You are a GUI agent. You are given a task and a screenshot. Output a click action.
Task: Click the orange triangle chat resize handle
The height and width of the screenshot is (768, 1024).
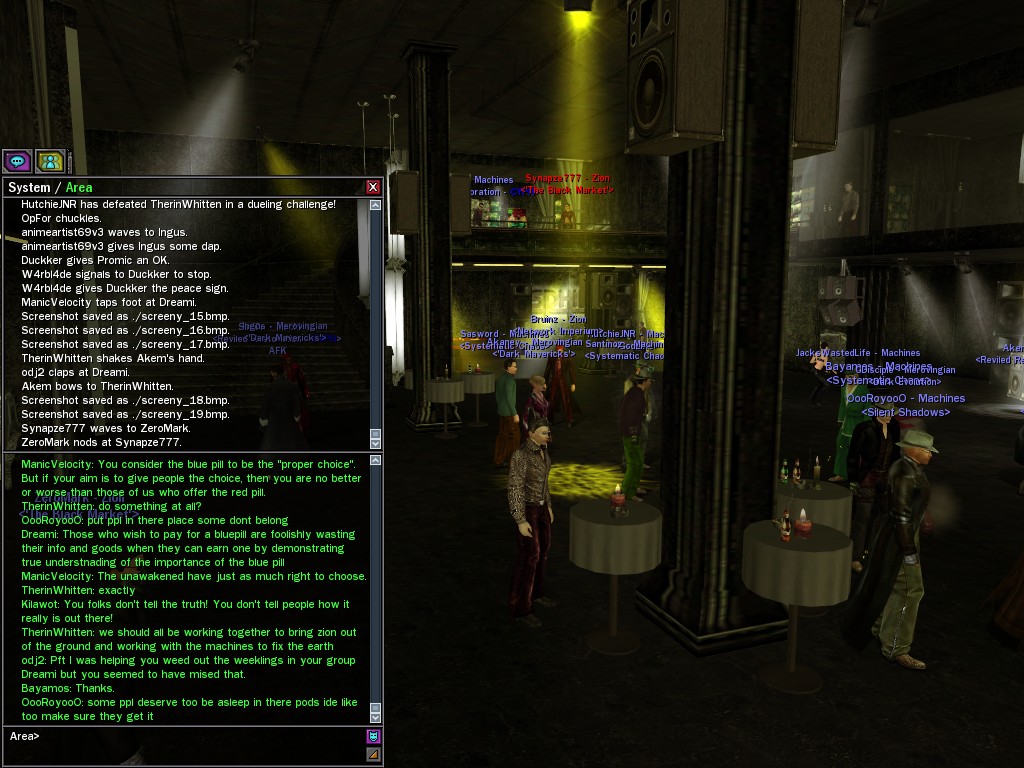click(373, 754)
